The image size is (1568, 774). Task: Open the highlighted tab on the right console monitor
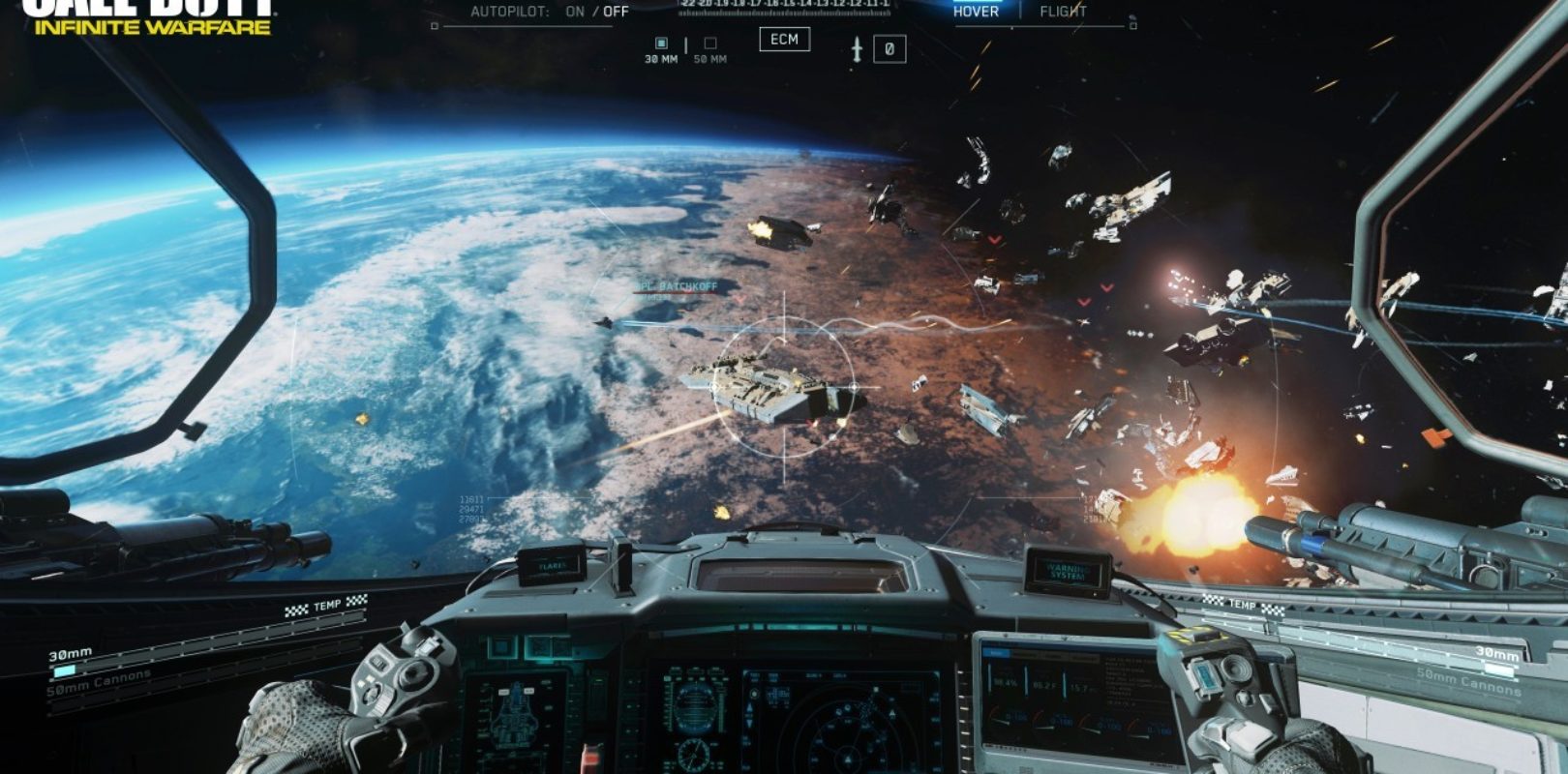tap(997, 653)
